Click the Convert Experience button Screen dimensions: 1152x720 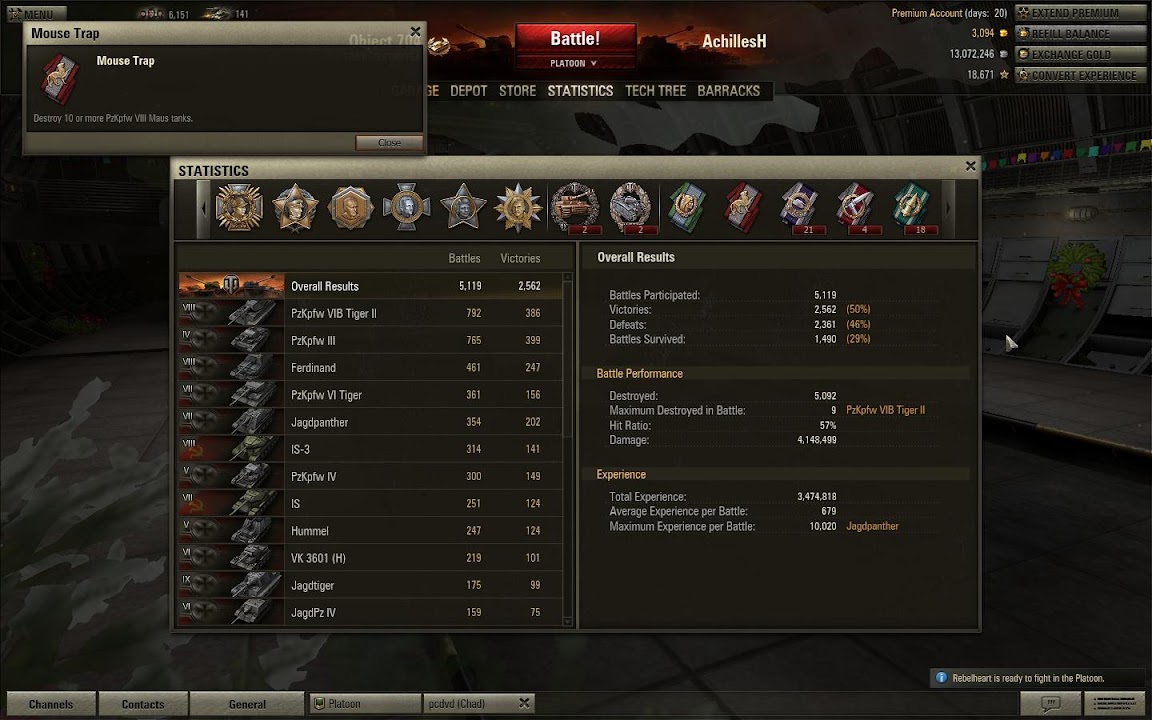(x=1077, y=75)
